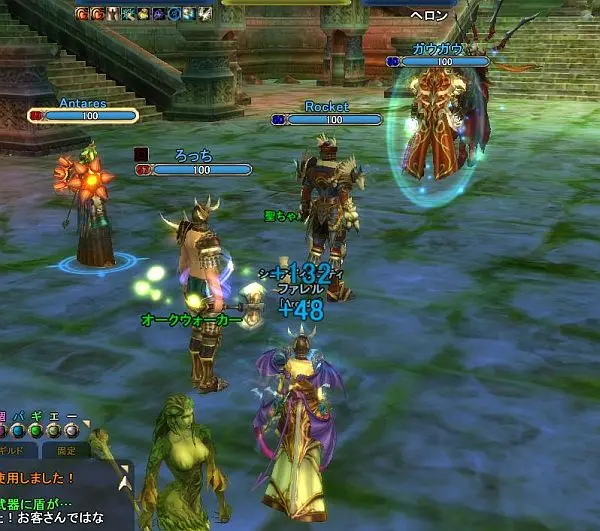
Task: Select the blue swirl circle buff icon
Action: point(173,13)
